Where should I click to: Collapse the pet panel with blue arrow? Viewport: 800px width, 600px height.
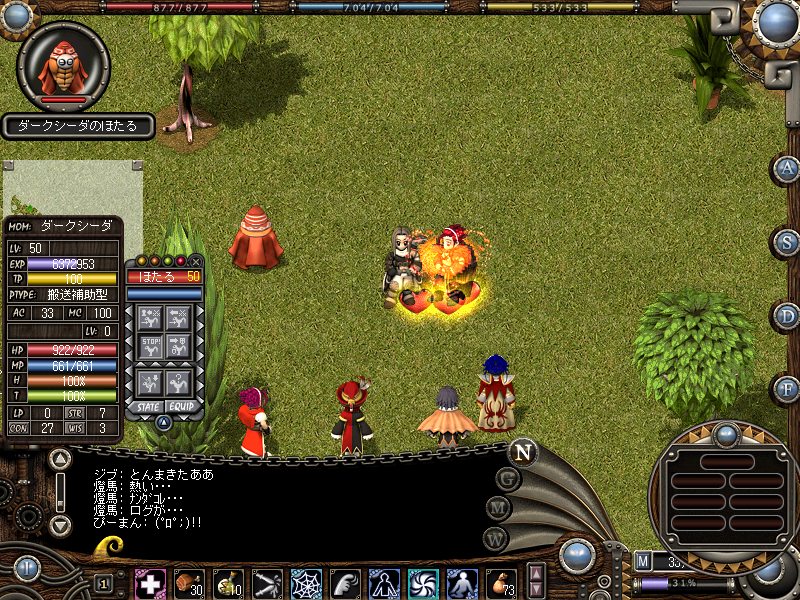point(164,422)
